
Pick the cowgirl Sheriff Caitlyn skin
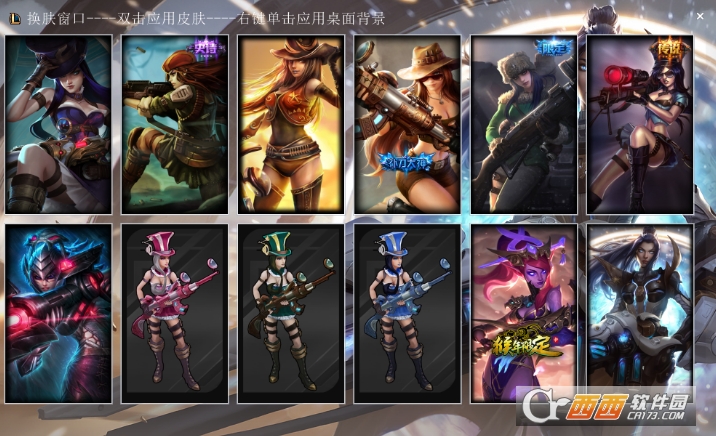click(291, 124)
